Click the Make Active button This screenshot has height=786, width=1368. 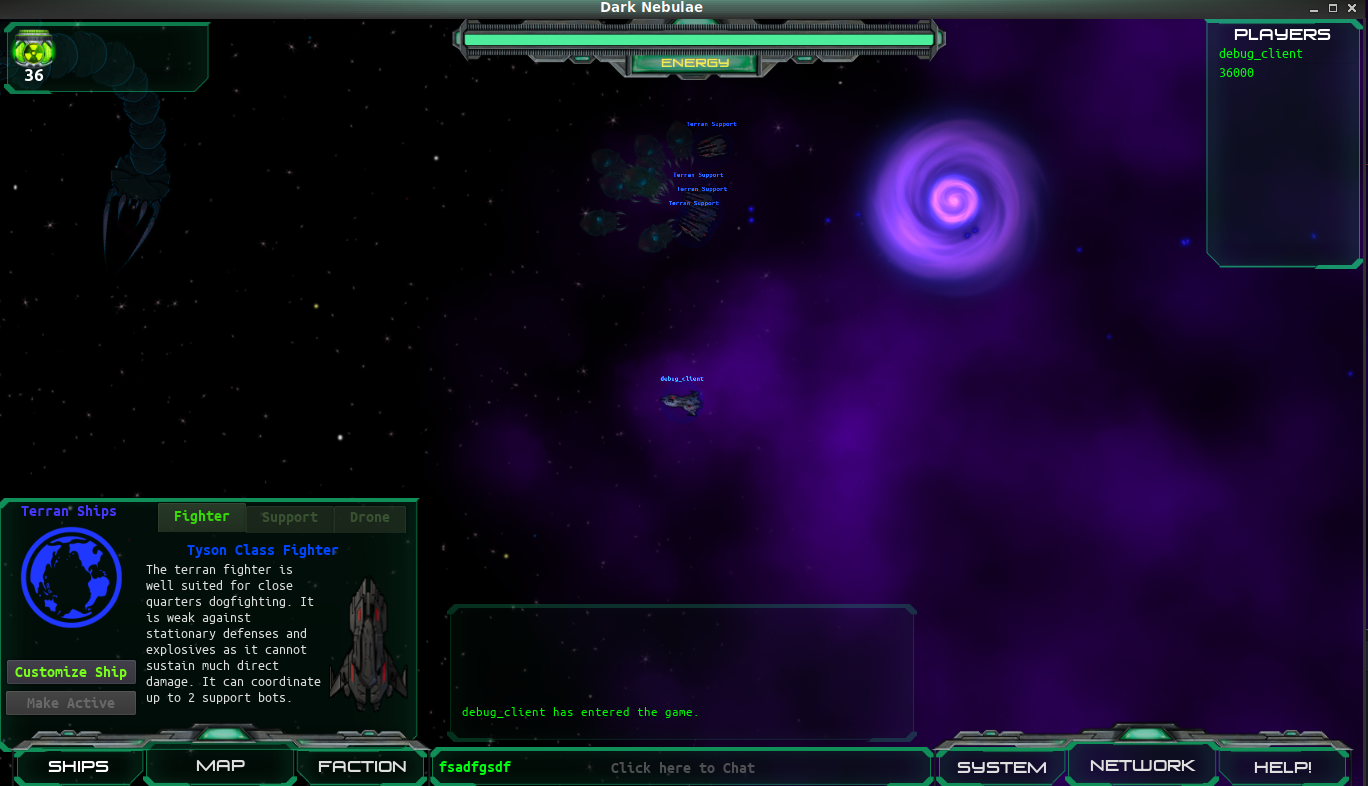pos(70,702)
